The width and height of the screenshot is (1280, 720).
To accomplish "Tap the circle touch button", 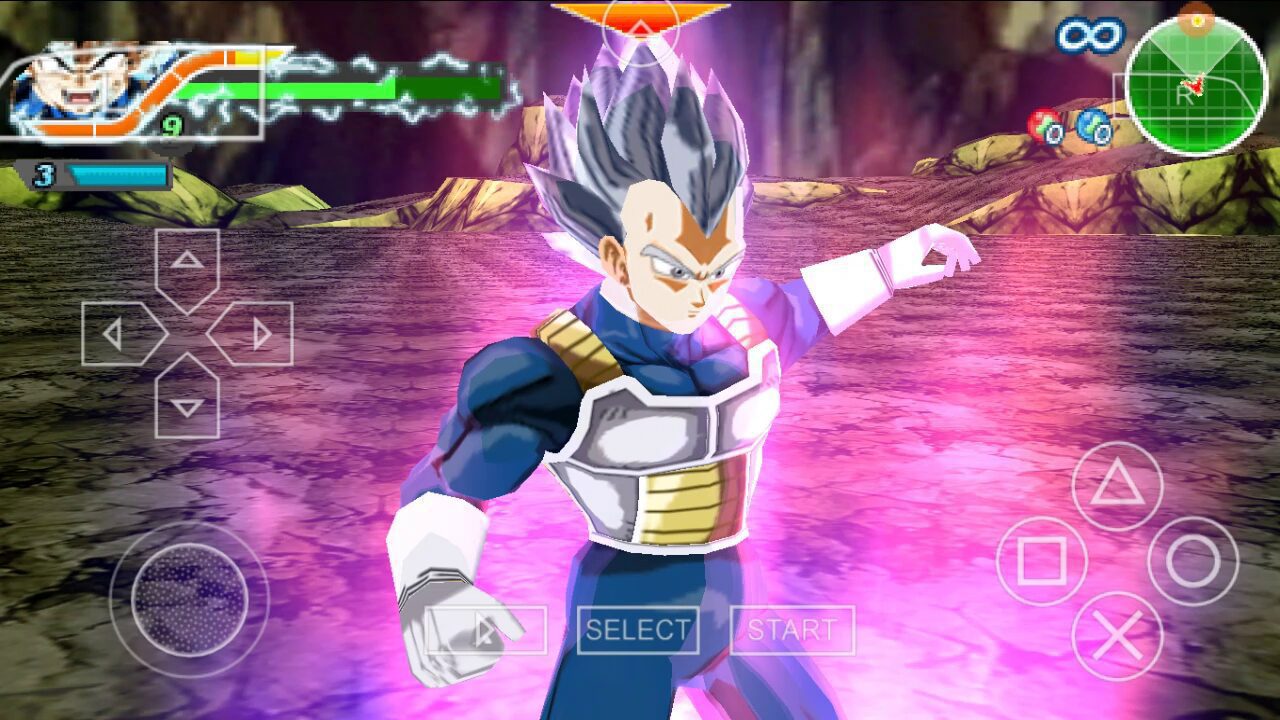I will 1193,562.
